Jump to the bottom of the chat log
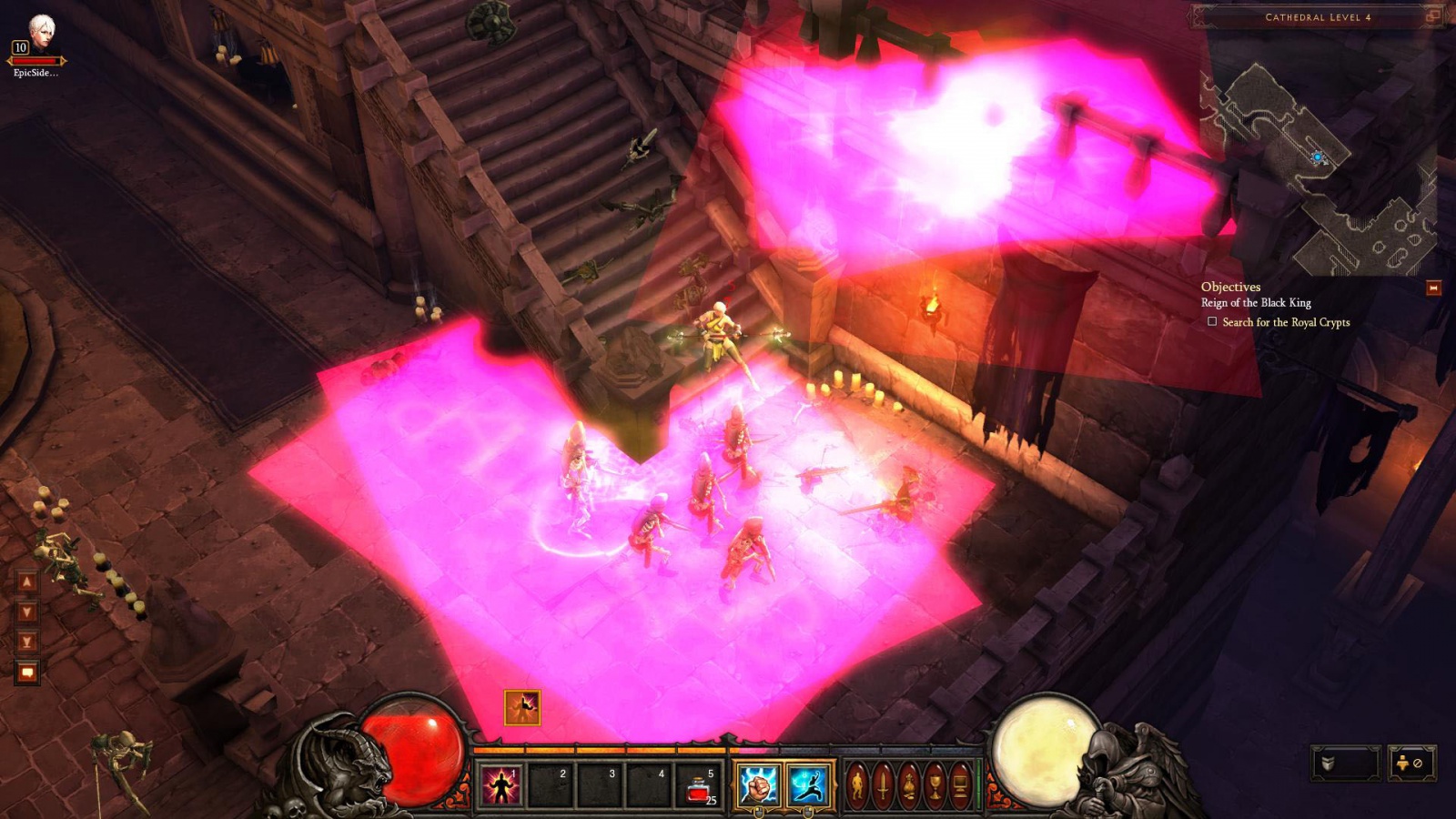Screen dimensions: 1456x819 [x=26, y=642]
